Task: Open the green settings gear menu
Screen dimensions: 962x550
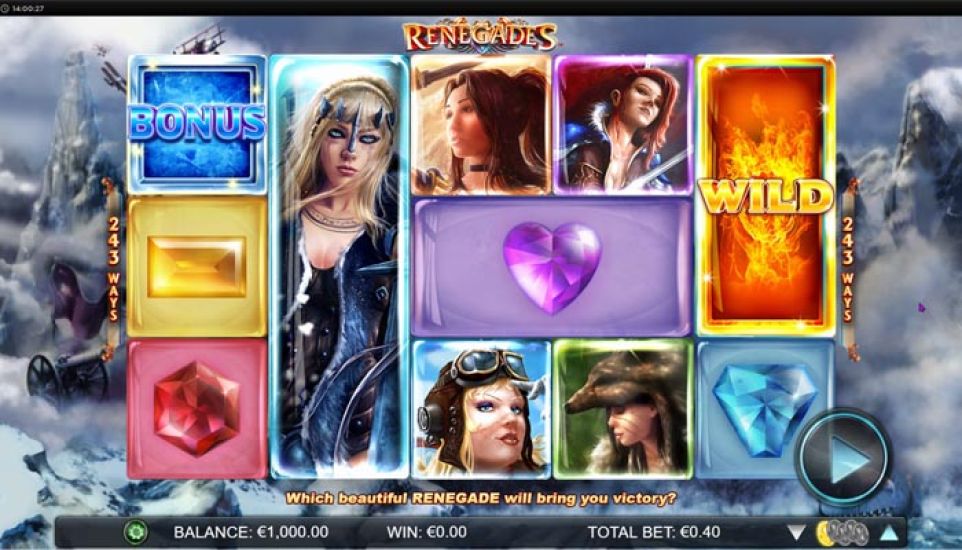Action: (136, 532)
